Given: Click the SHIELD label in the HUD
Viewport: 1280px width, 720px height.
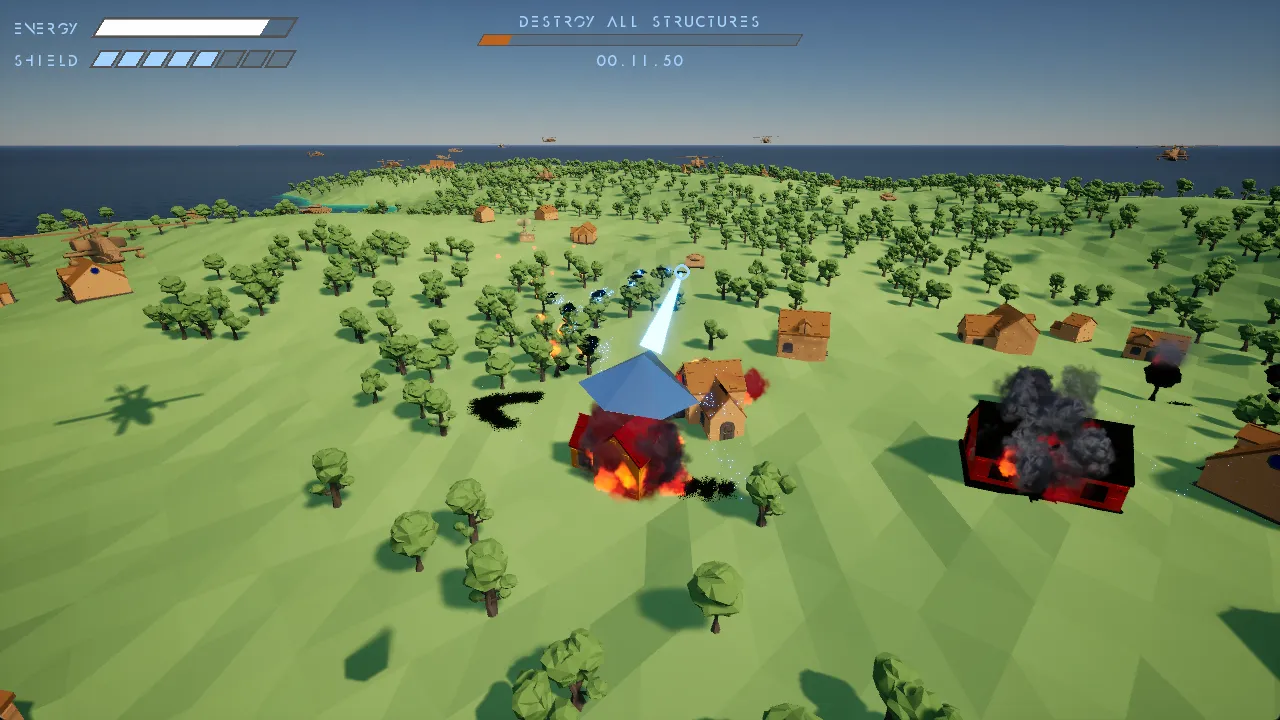Looking at the screenshot, I should pyautogui.click(x=45, y=60).
